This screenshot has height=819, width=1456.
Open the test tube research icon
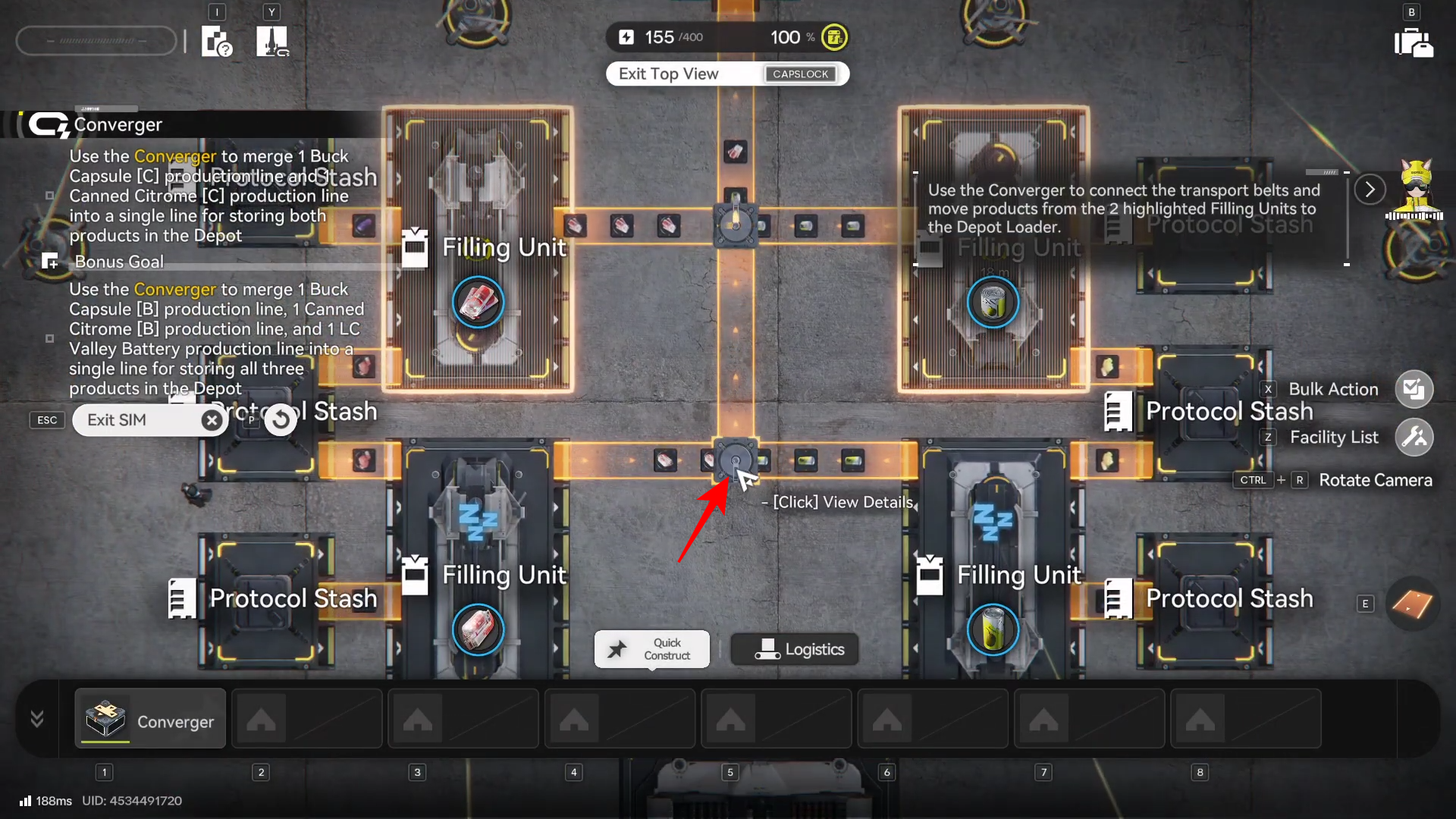tap(272, 42)
